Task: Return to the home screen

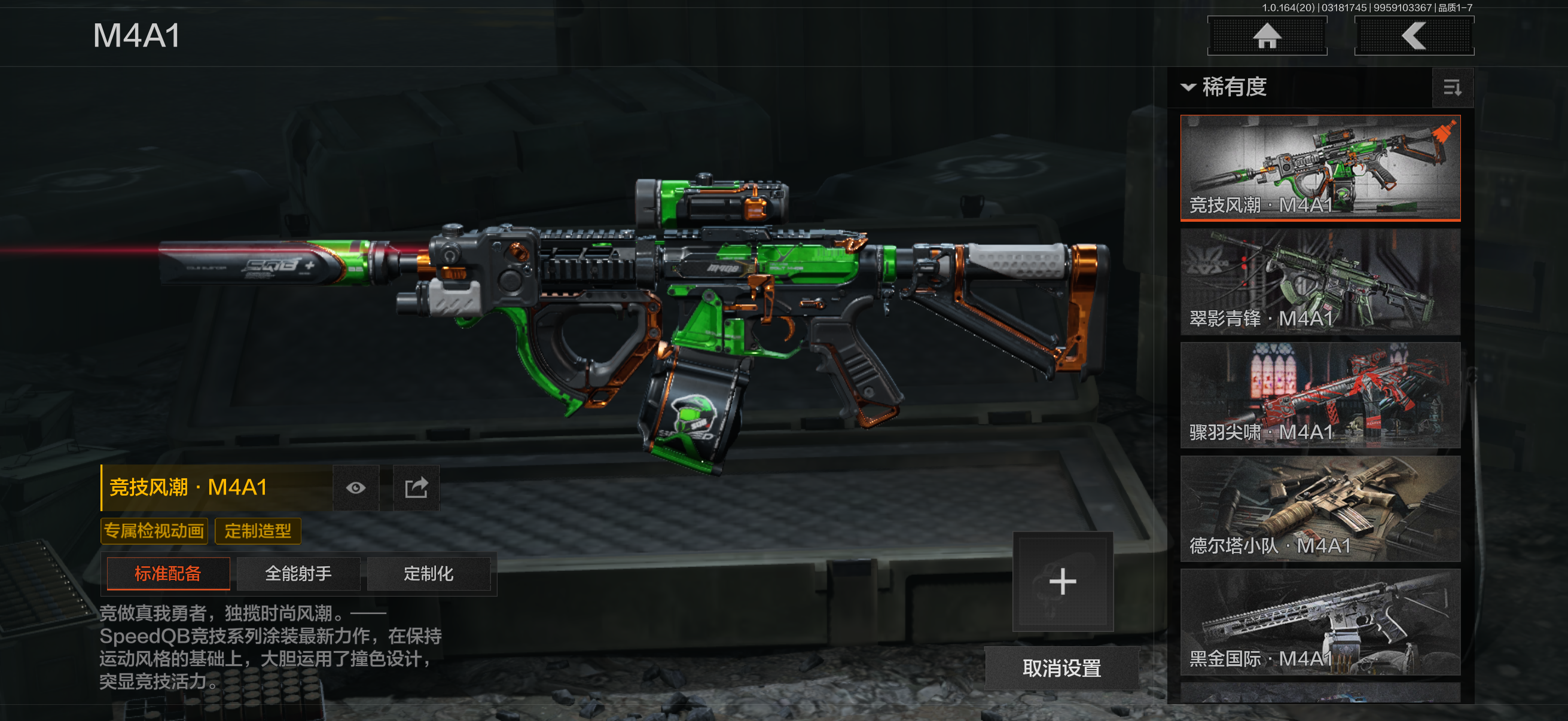Action: click(1267, 36)
